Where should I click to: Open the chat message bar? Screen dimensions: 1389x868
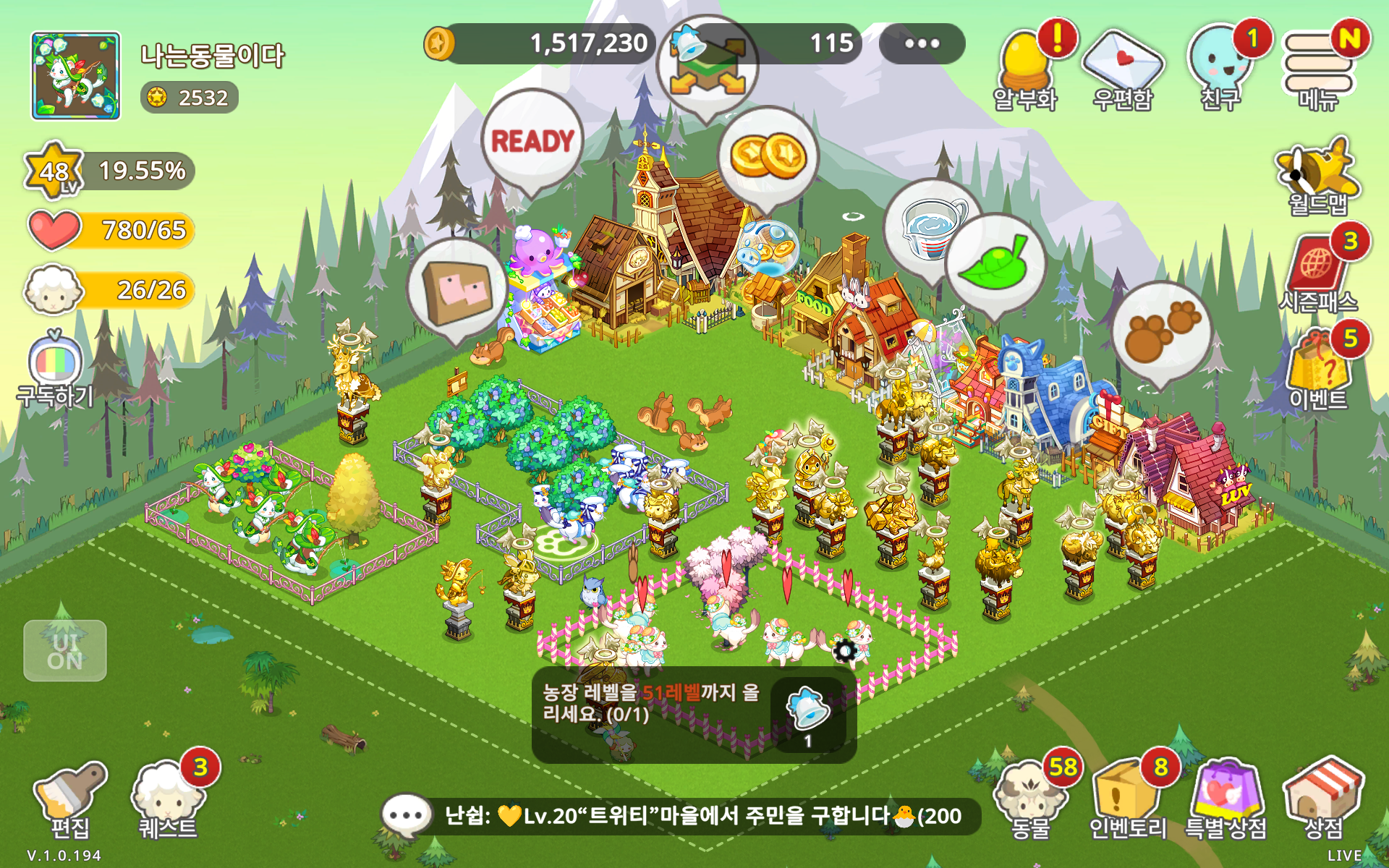click(x=680, y=816)
